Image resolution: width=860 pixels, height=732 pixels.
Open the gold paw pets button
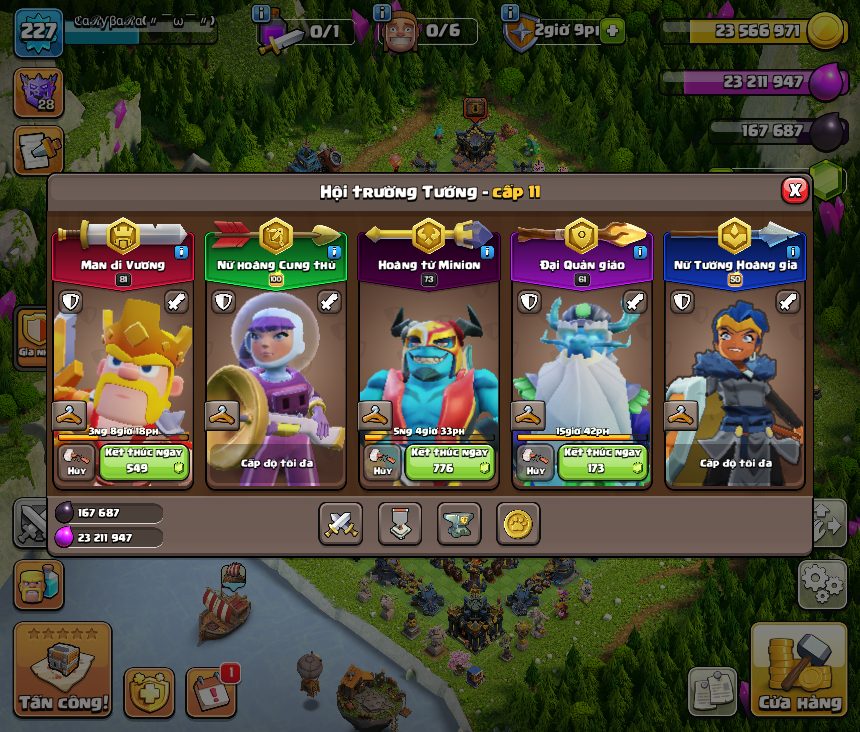tap(518, 523)
